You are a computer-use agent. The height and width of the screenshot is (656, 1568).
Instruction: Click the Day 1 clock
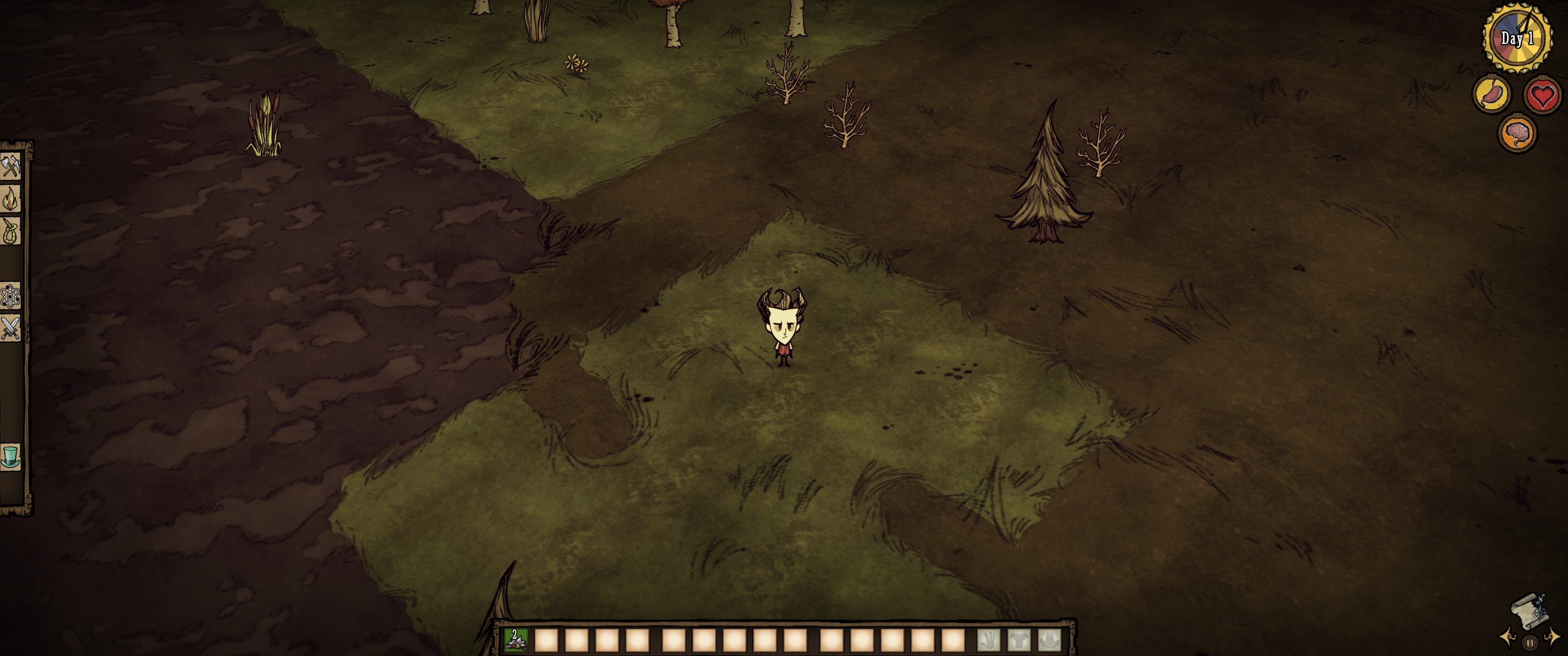(x=1517, y=38)
